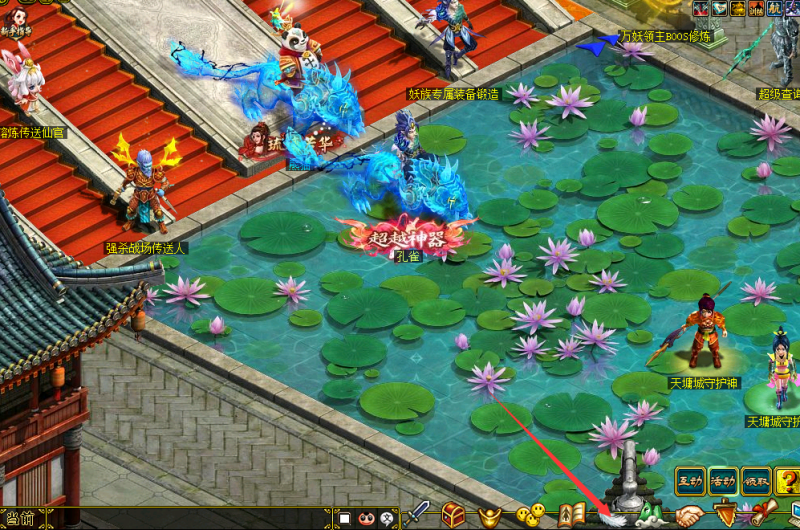The height and width of the screenshot is (530, 800).
Task: Open the 新手指导 beginner guide icon
Action: tap(18, 17)
